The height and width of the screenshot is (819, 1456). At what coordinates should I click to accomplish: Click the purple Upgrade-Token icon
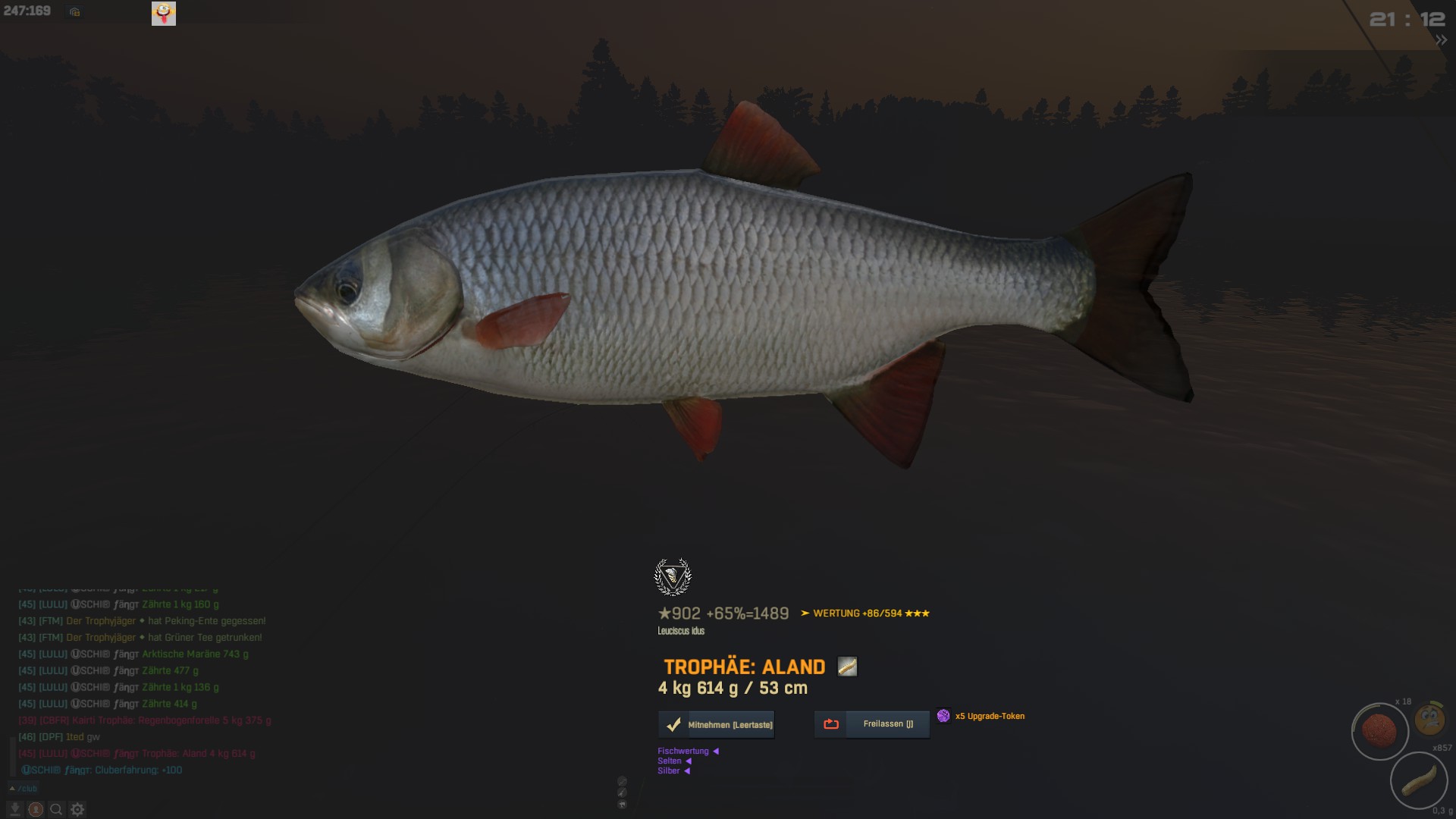click(943, 716)
